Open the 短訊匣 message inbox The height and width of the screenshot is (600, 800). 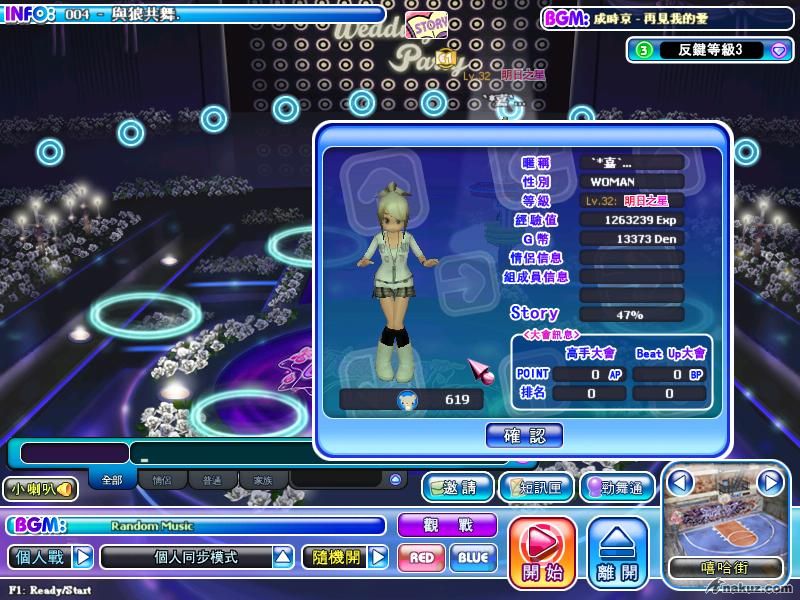535,487
